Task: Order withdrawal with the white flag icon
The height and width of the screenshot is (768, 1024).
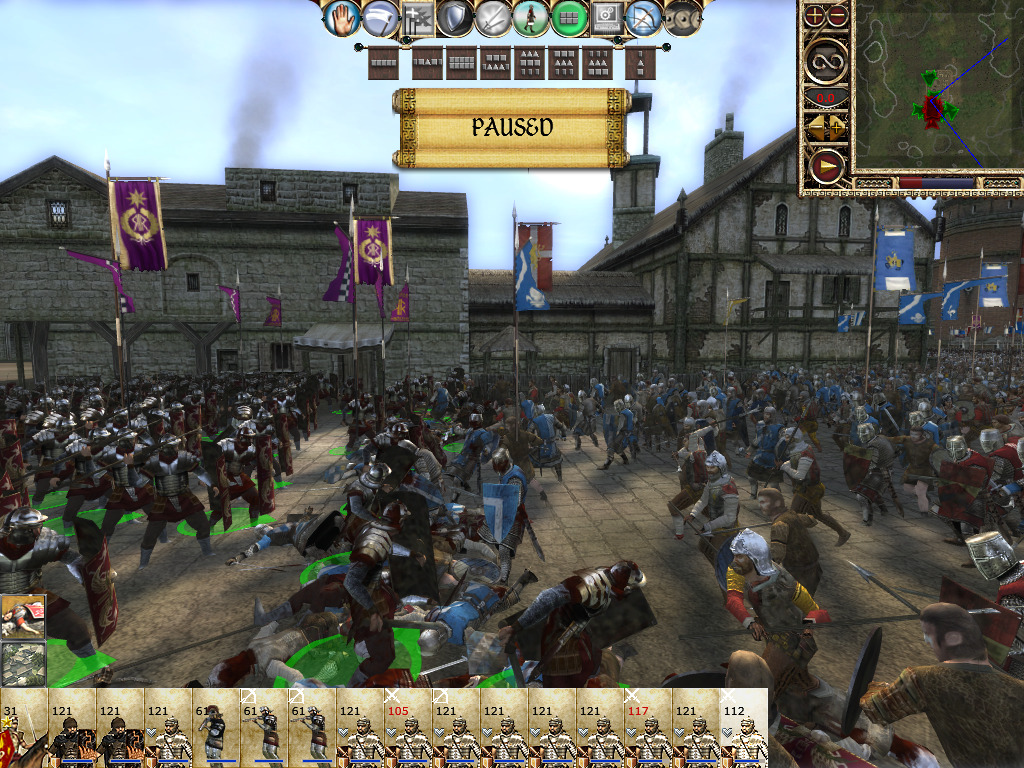Action: 379,17
